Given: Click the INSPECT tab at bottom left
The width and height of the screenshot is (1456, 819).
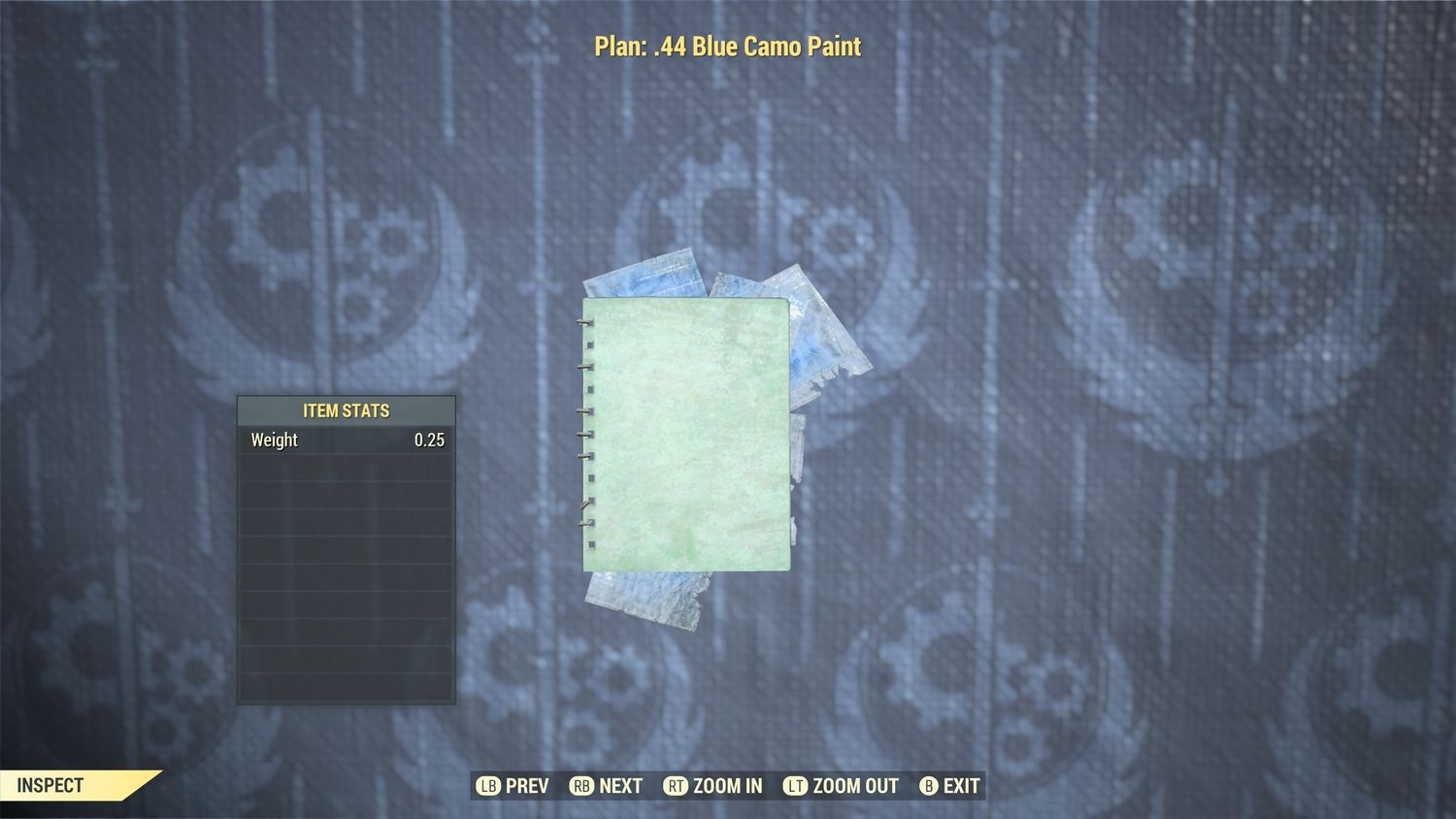Looking at the screenshot, I should pyautogui.click(x=49, y=784).
